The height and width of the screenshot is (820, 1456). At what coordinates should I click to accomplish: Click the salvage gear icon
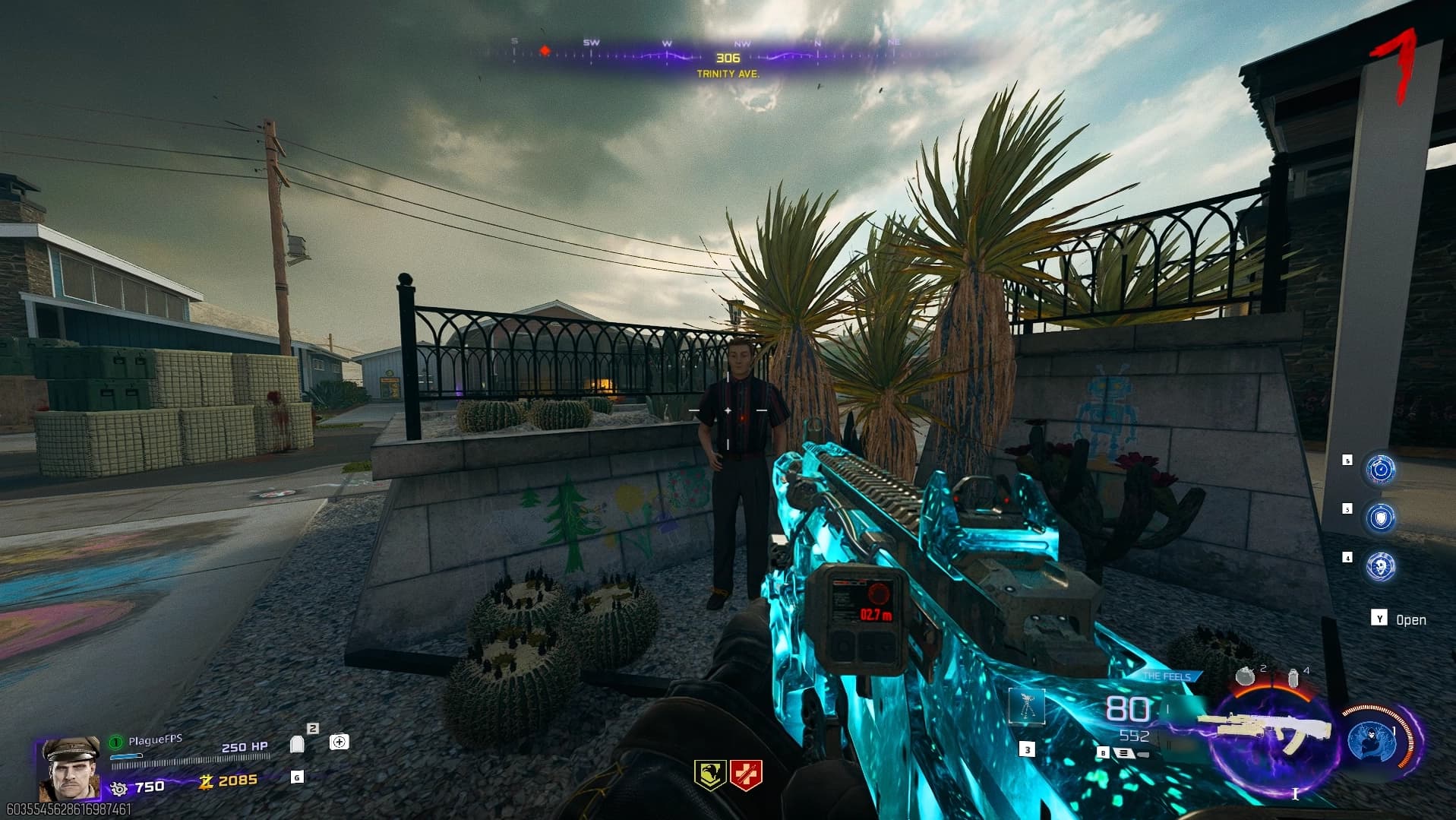(118, 787)
